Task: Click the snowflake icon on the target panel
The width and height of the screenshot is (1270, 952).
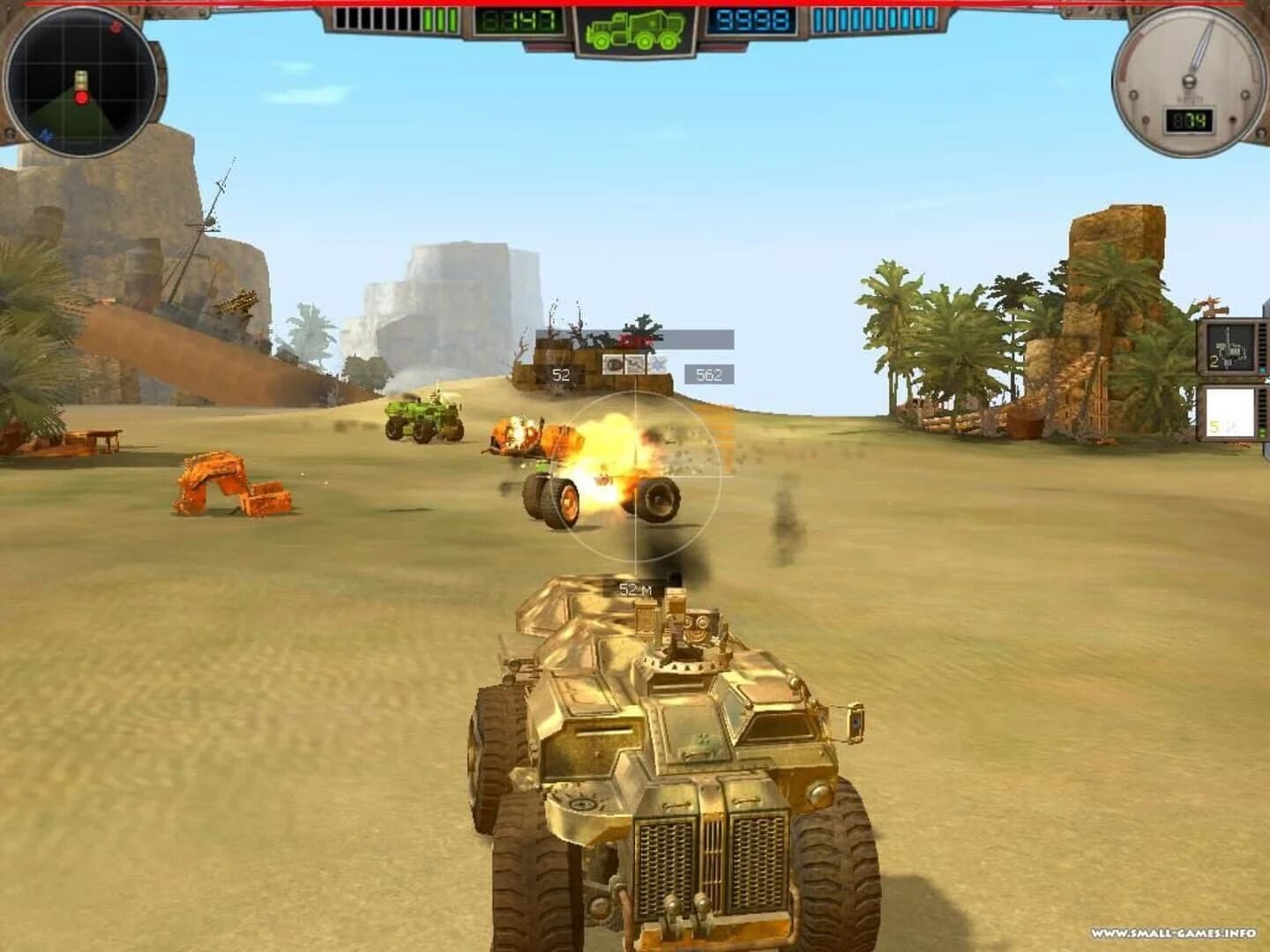Action: click(658, 365)
